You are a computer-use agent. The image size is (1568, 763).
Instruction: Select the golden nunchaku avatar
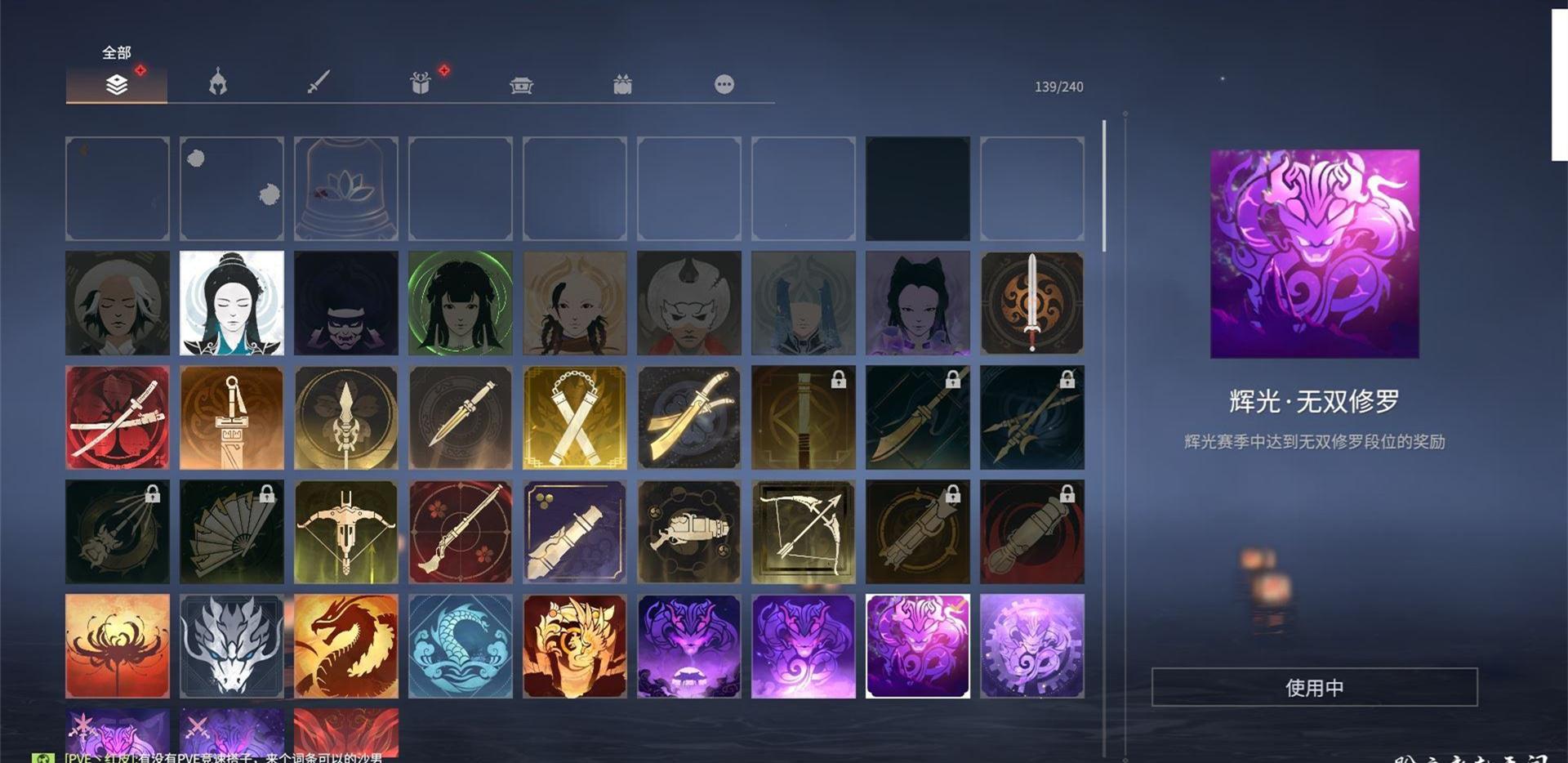click(575, 417)
